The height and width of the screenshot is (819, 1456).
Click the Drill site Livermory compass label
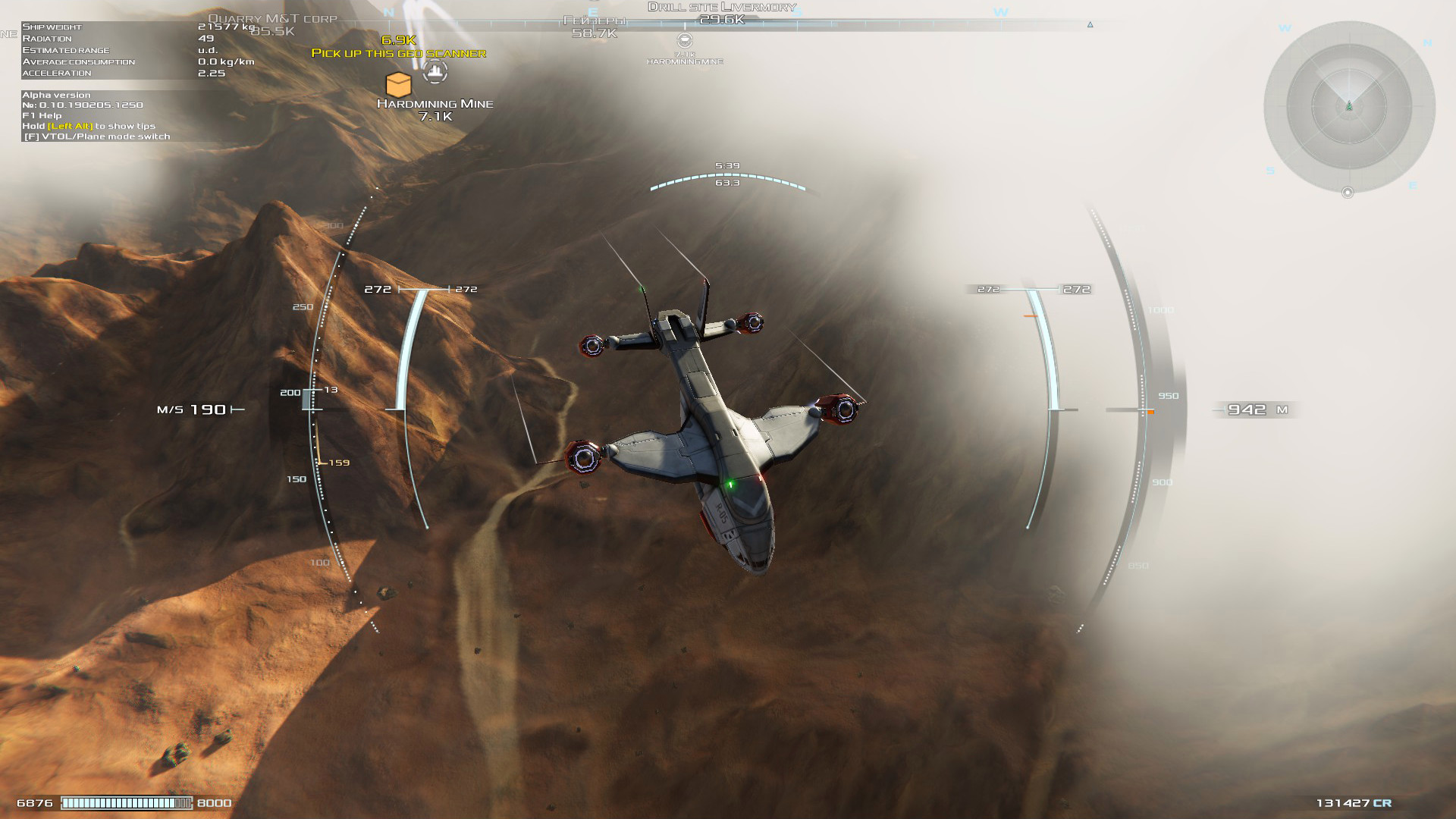coord(721,8)
